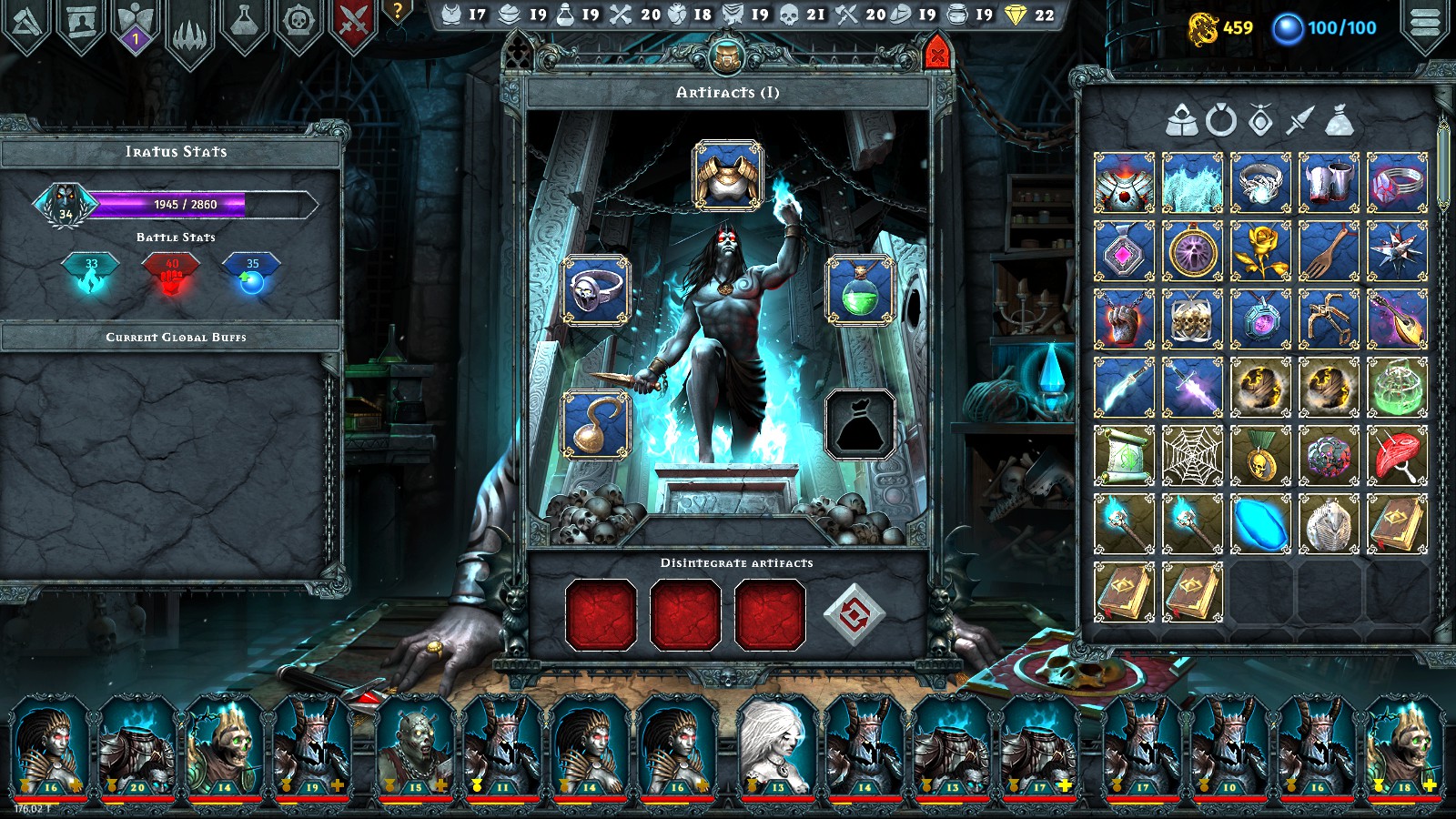The width and height of the screenshot is (1456, 819).
Task: Toggle the disintegrate artifacts confirm icon
Action: click(x=855, y=615)
